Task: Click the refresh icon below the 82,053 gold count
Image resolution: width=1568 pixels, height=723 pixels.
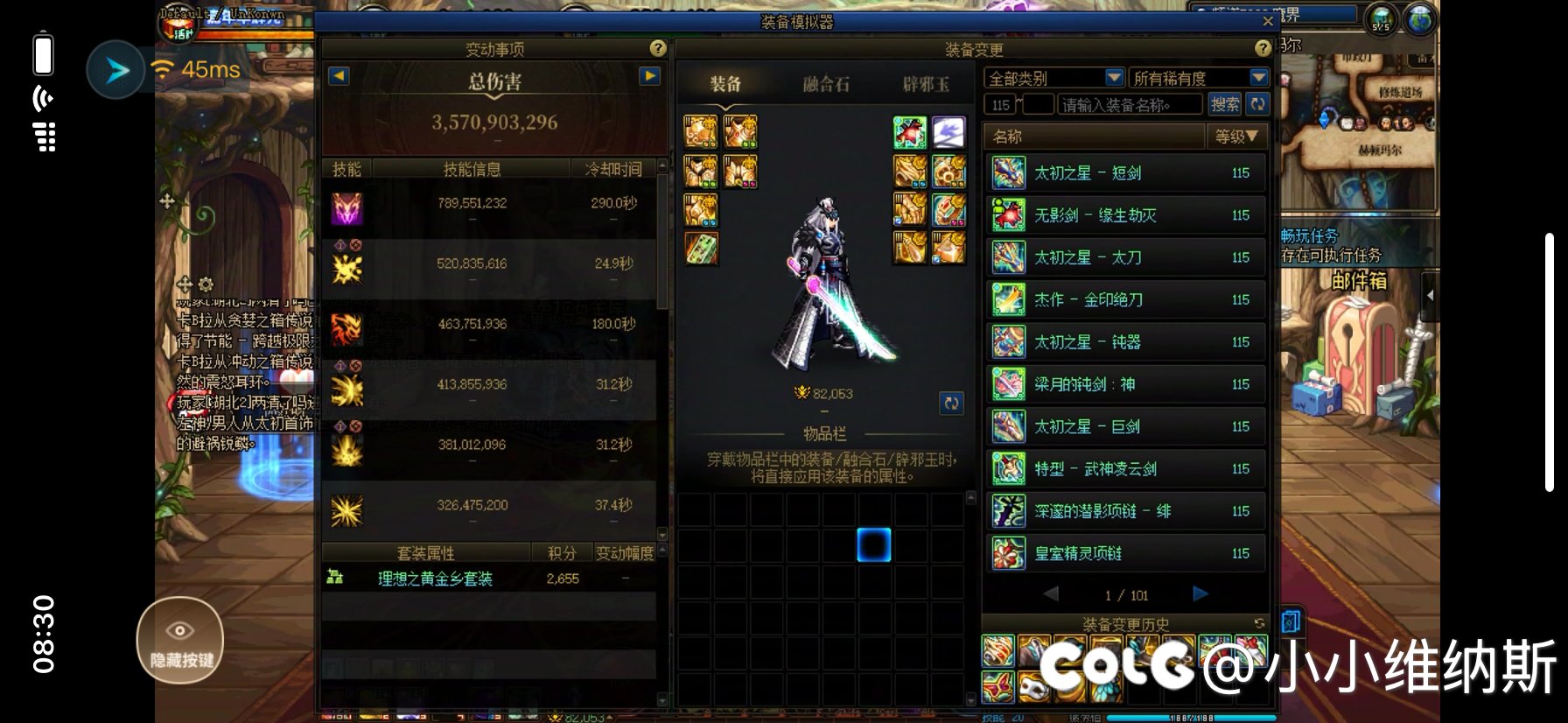Action: pos(953,404)
